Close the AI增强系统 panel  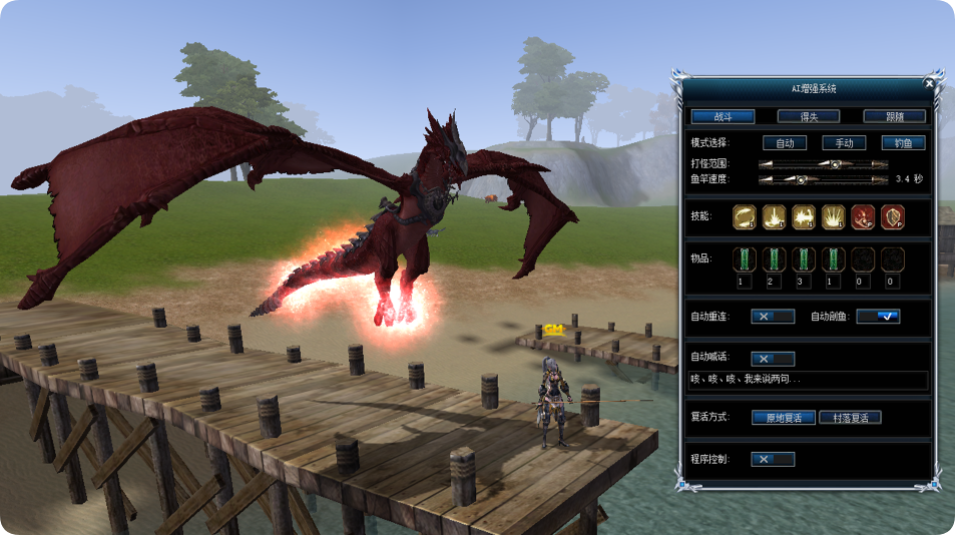pos(929,83)
